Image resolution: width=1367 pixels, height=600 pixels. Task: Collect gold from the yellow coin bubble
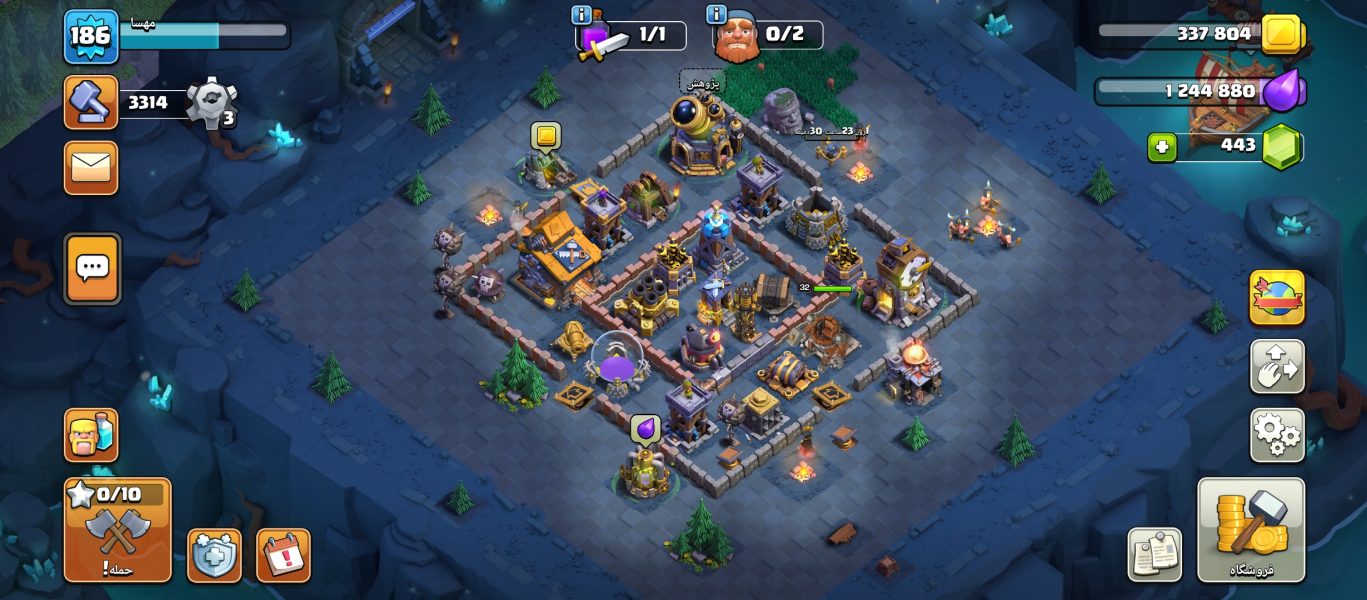click(x=545, y=136)
